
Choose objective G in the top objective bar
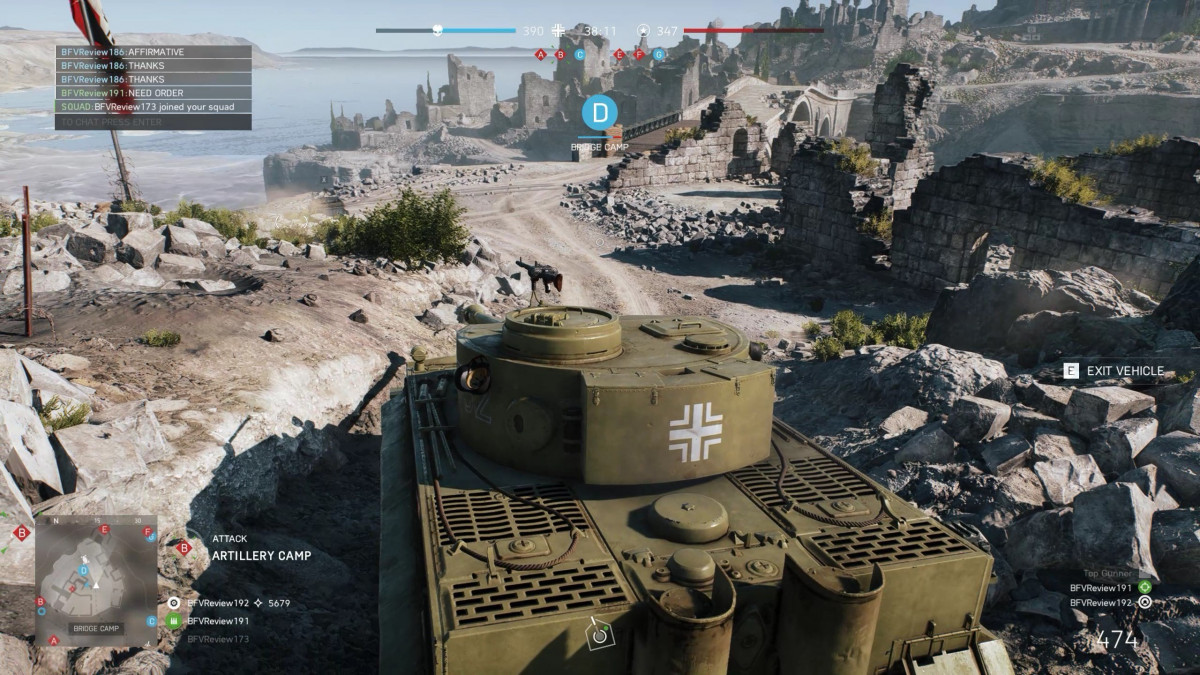pyautogui.click(x=658, y=55)
